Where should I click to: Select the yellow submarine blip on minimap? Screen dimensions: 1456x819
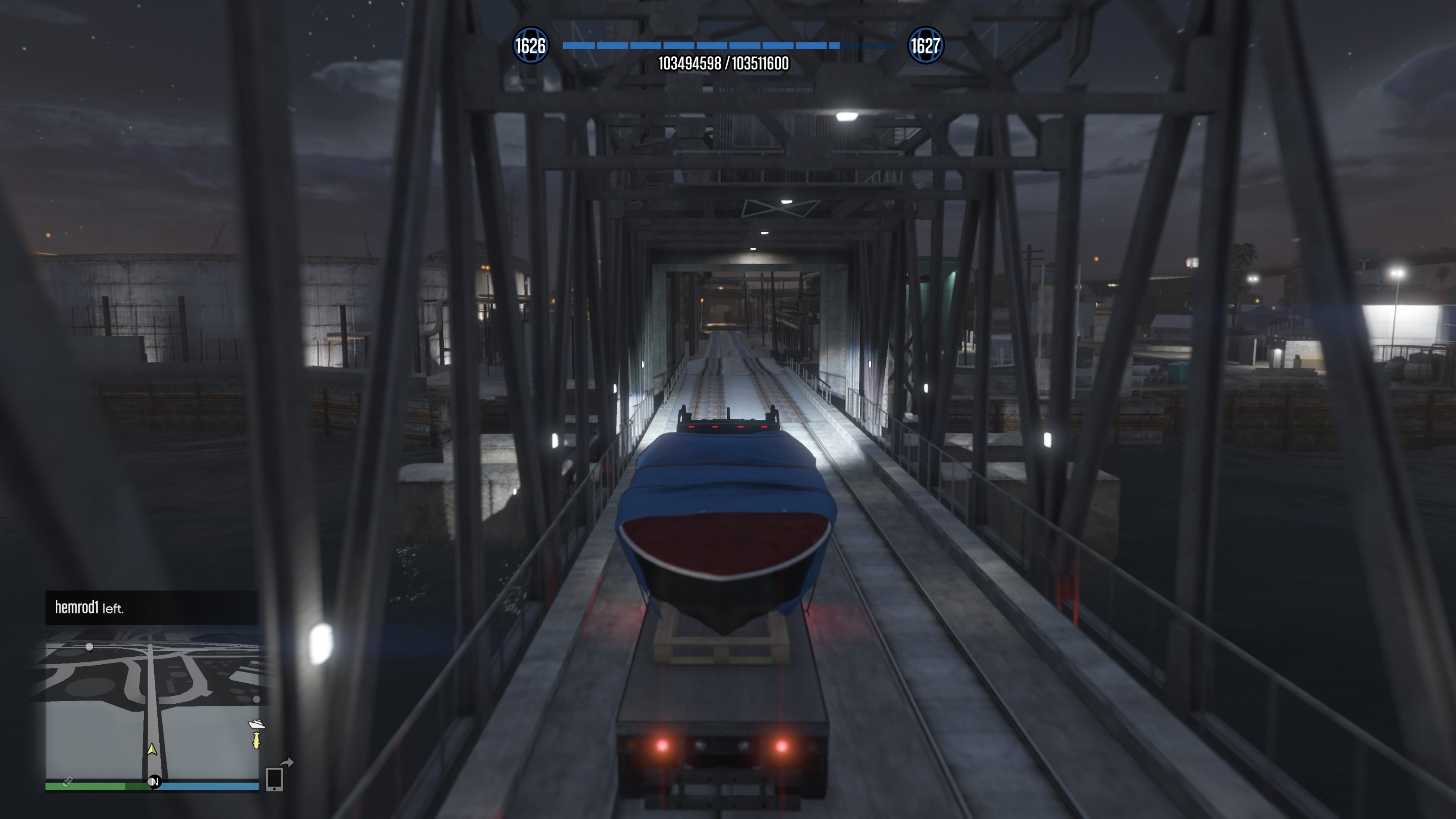coord(256,741)
